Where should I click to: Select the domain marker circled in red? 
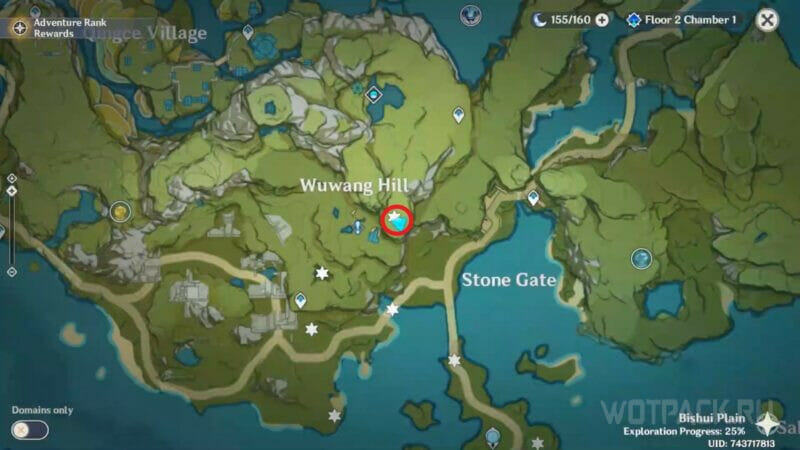point(398,222)
